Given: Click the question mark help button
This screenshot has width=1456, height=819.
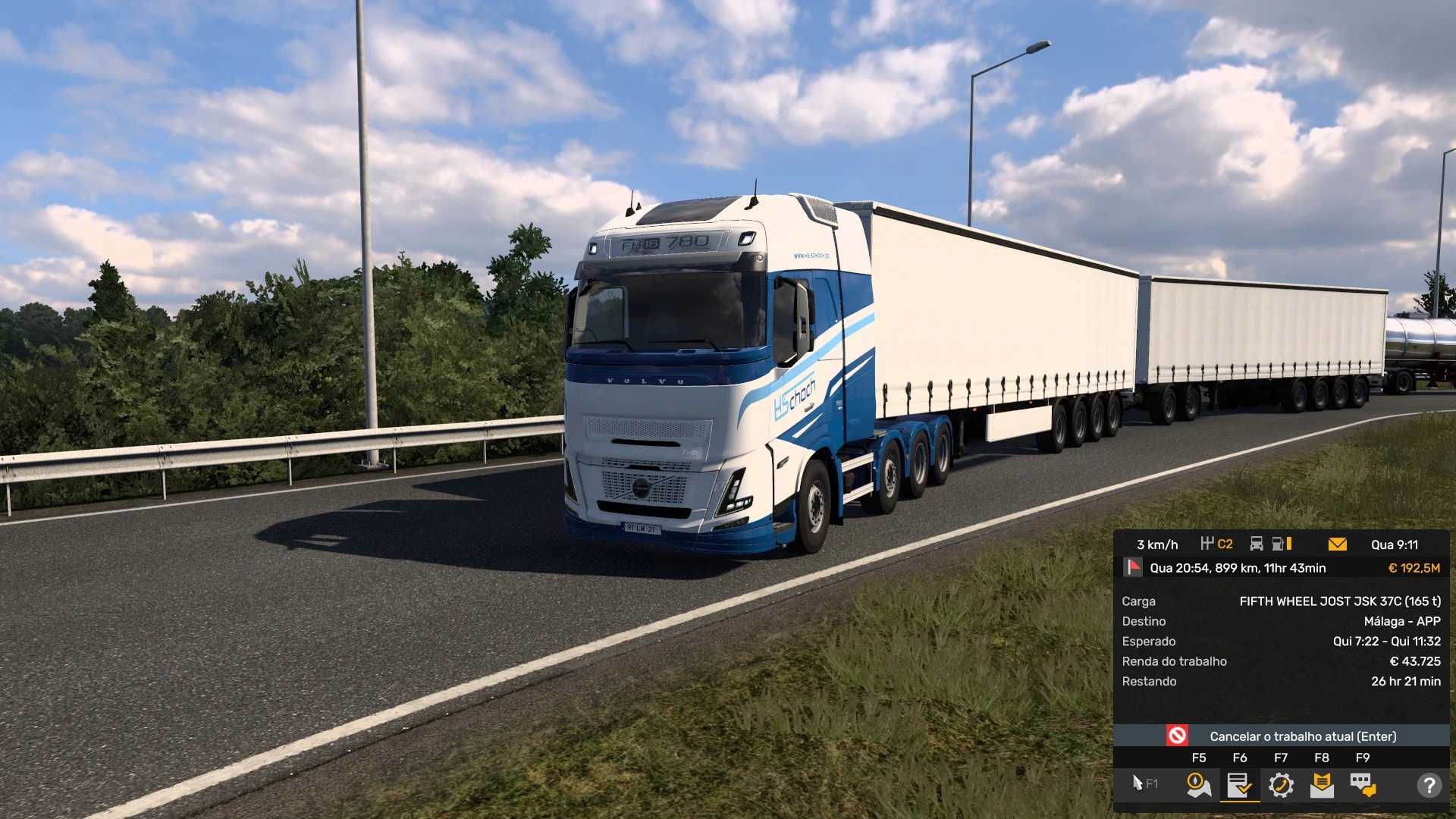Looking at the screenshot, I should point(1429,785).
